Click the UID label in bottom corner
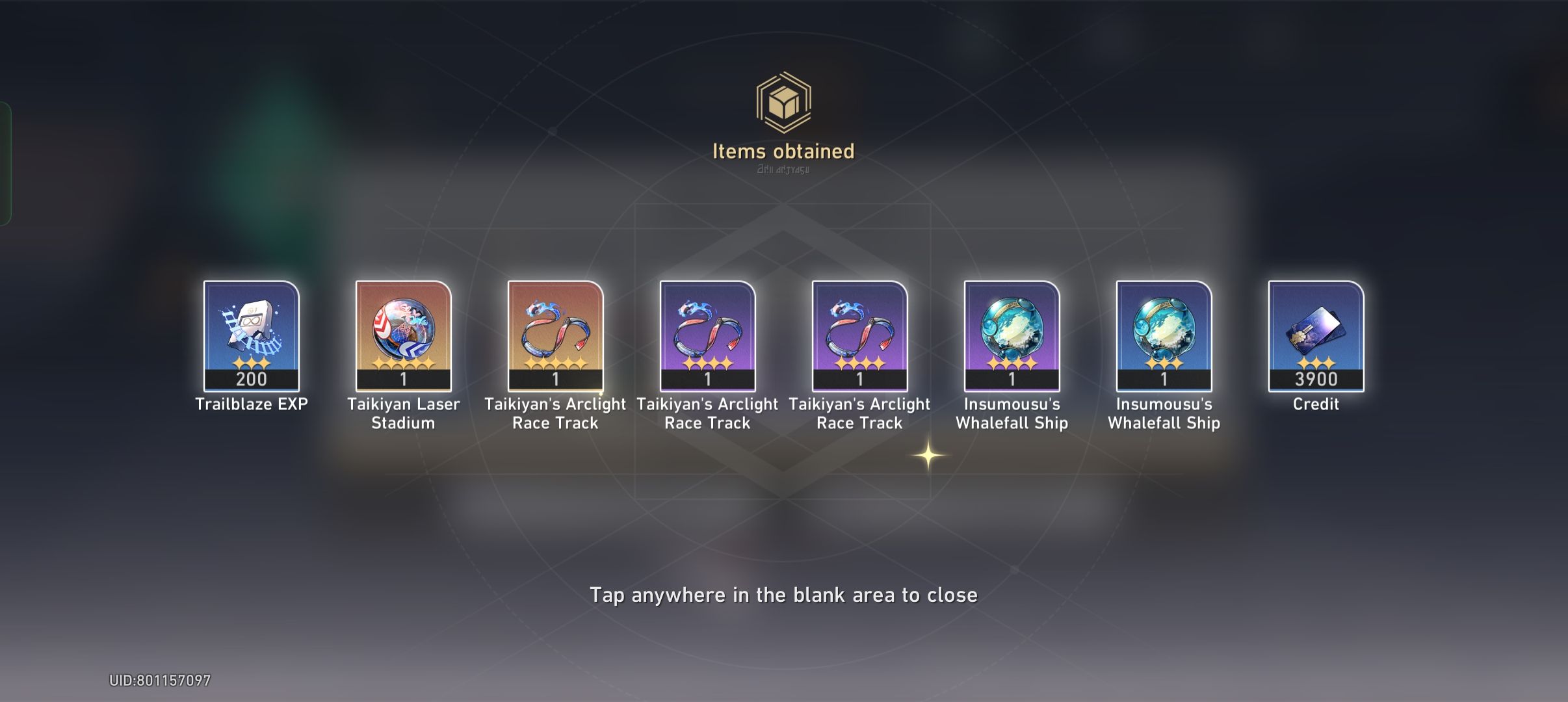1568x702 pixels. [x=158, y=680]
